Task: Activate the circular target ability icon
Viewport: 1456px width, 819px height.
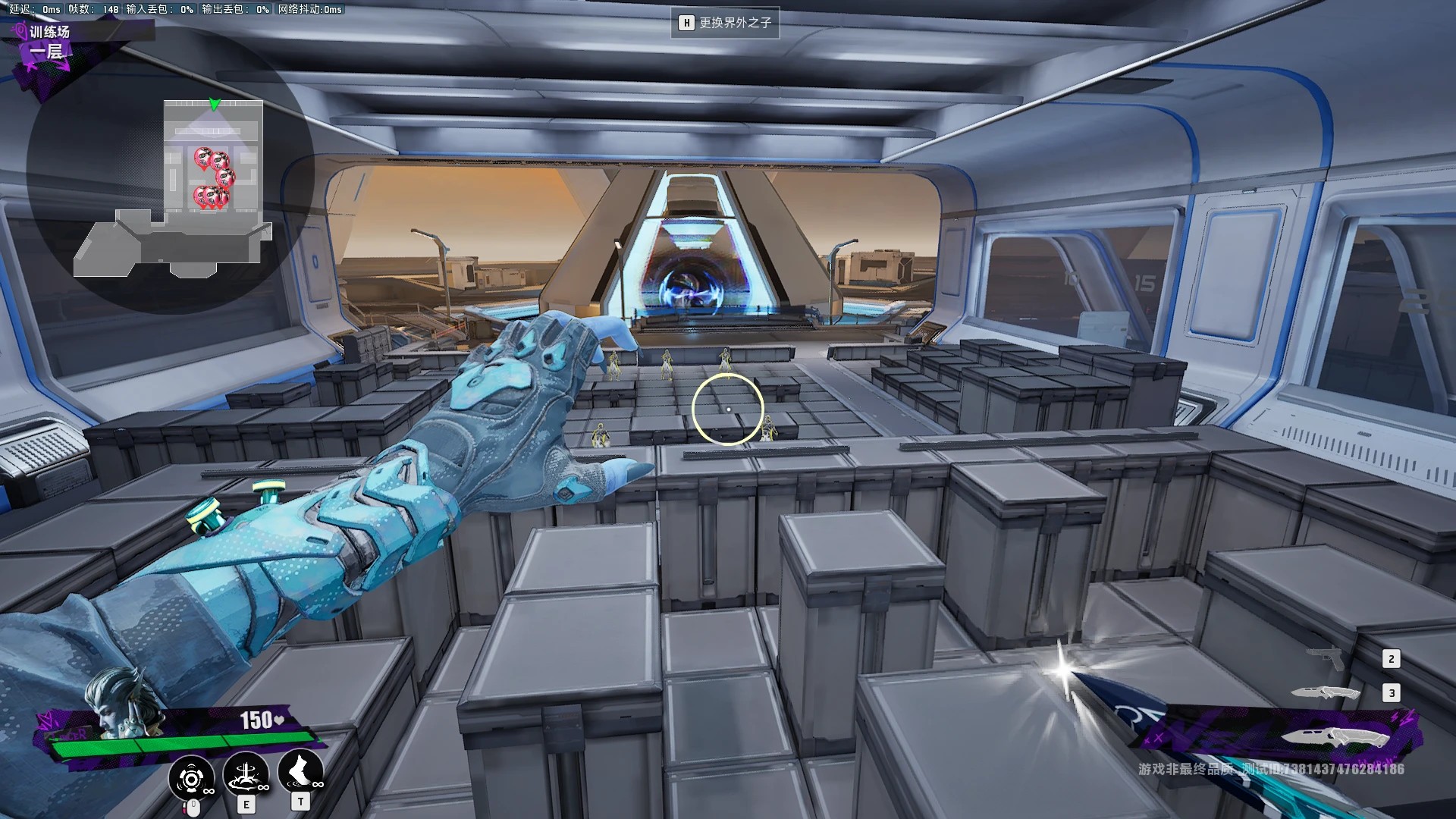Action: coord(191,778)
